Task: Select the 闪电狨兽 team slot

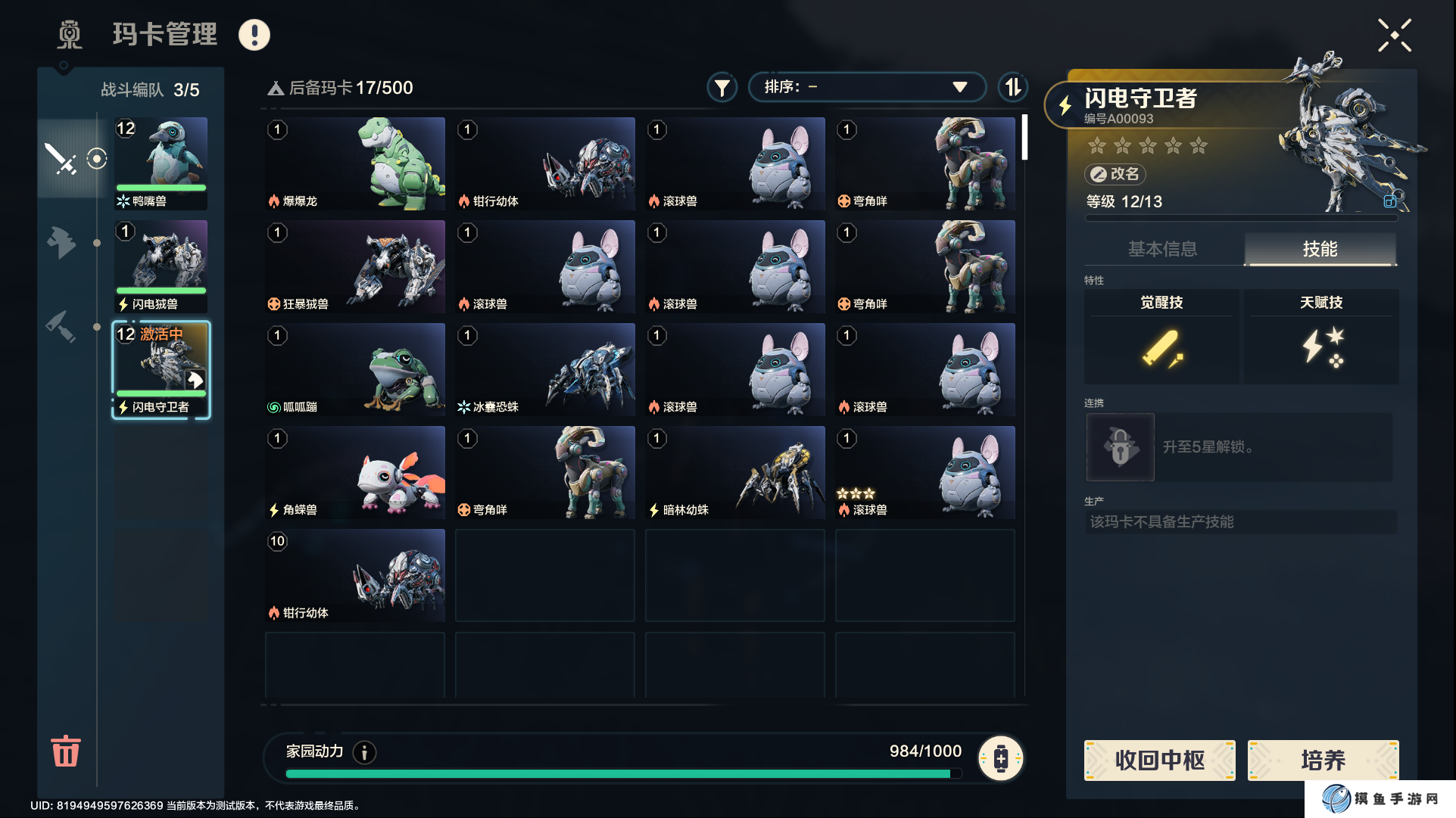Action: 161,266
